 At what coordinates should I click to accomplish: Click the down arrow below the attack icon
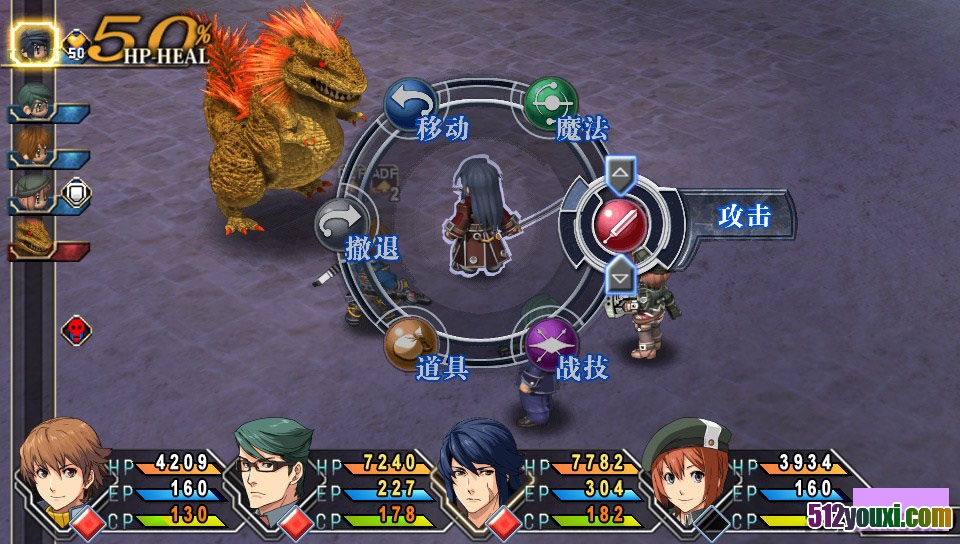pyautogui.click(x=620, y=273)
